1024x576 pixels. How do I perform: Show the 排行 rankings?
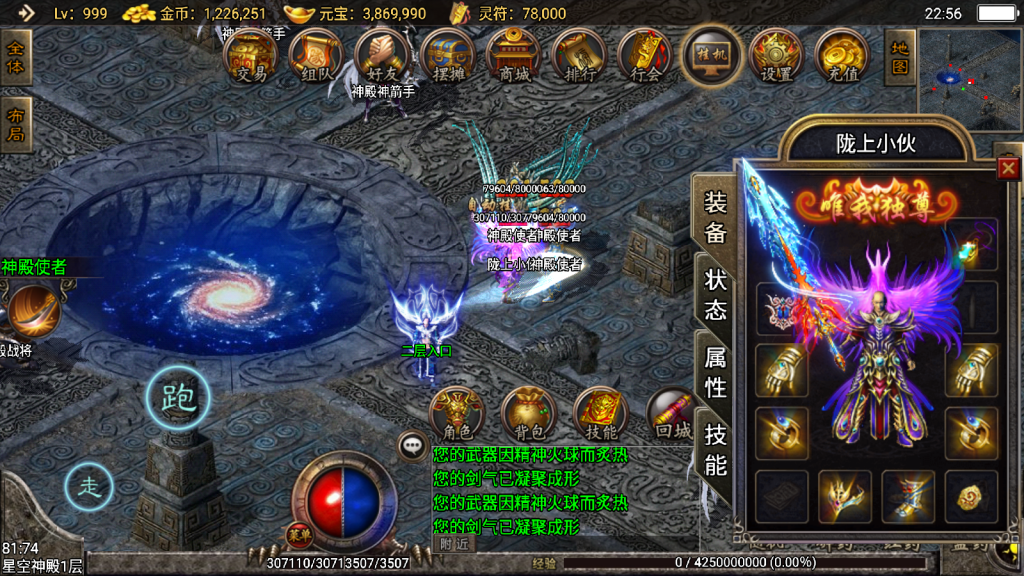click(x=579, y=56)
